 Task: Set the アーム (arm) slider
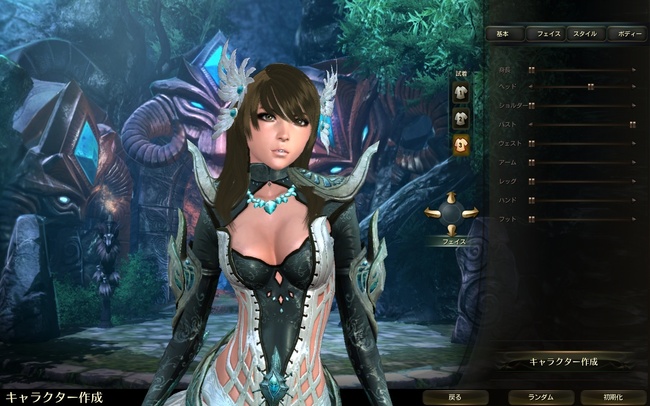[532, 162]
